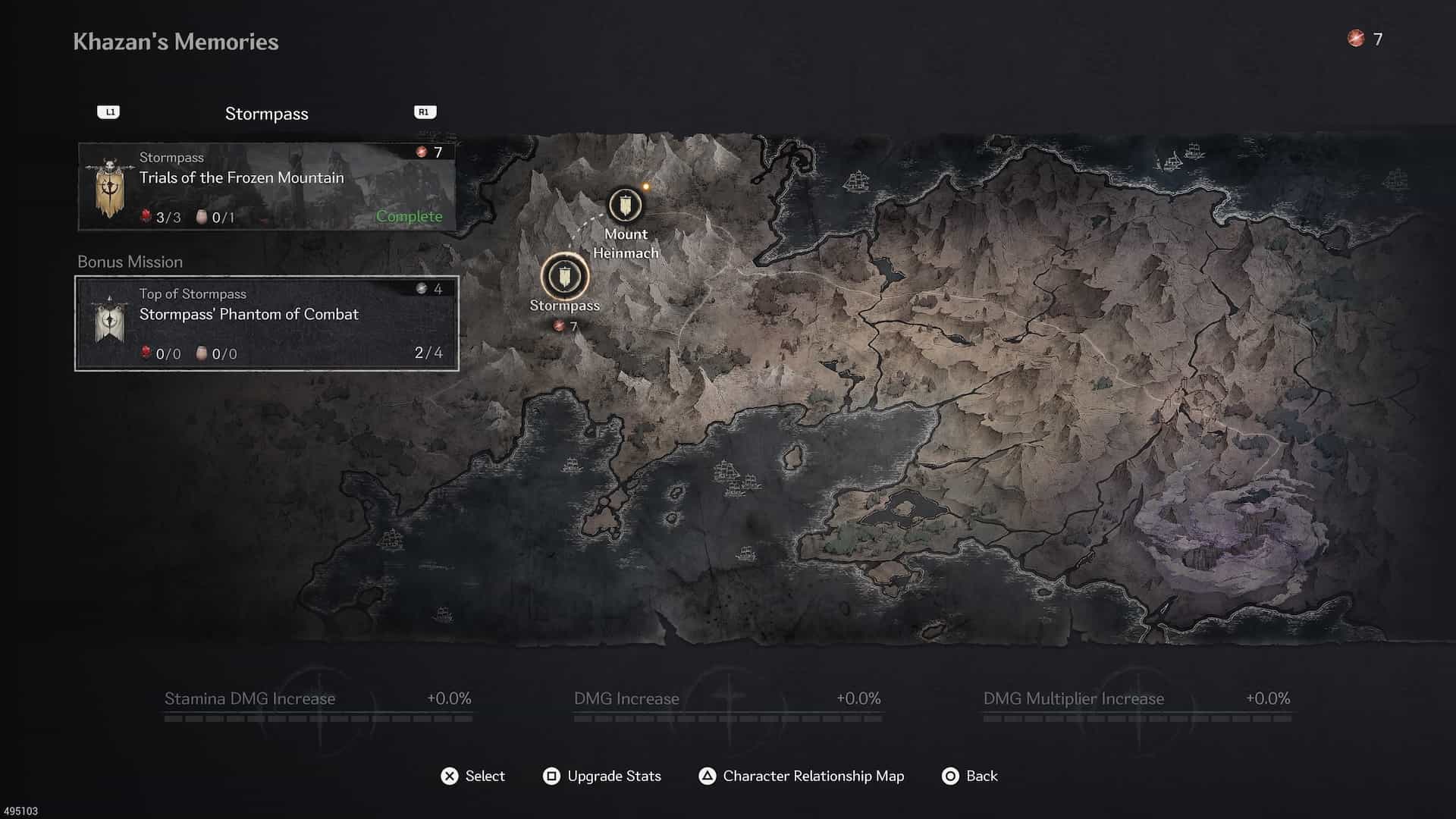Select the Stamina DMG Increase stat bar
The width and height of the screenshot is (1456, 819).
point(318,705)
